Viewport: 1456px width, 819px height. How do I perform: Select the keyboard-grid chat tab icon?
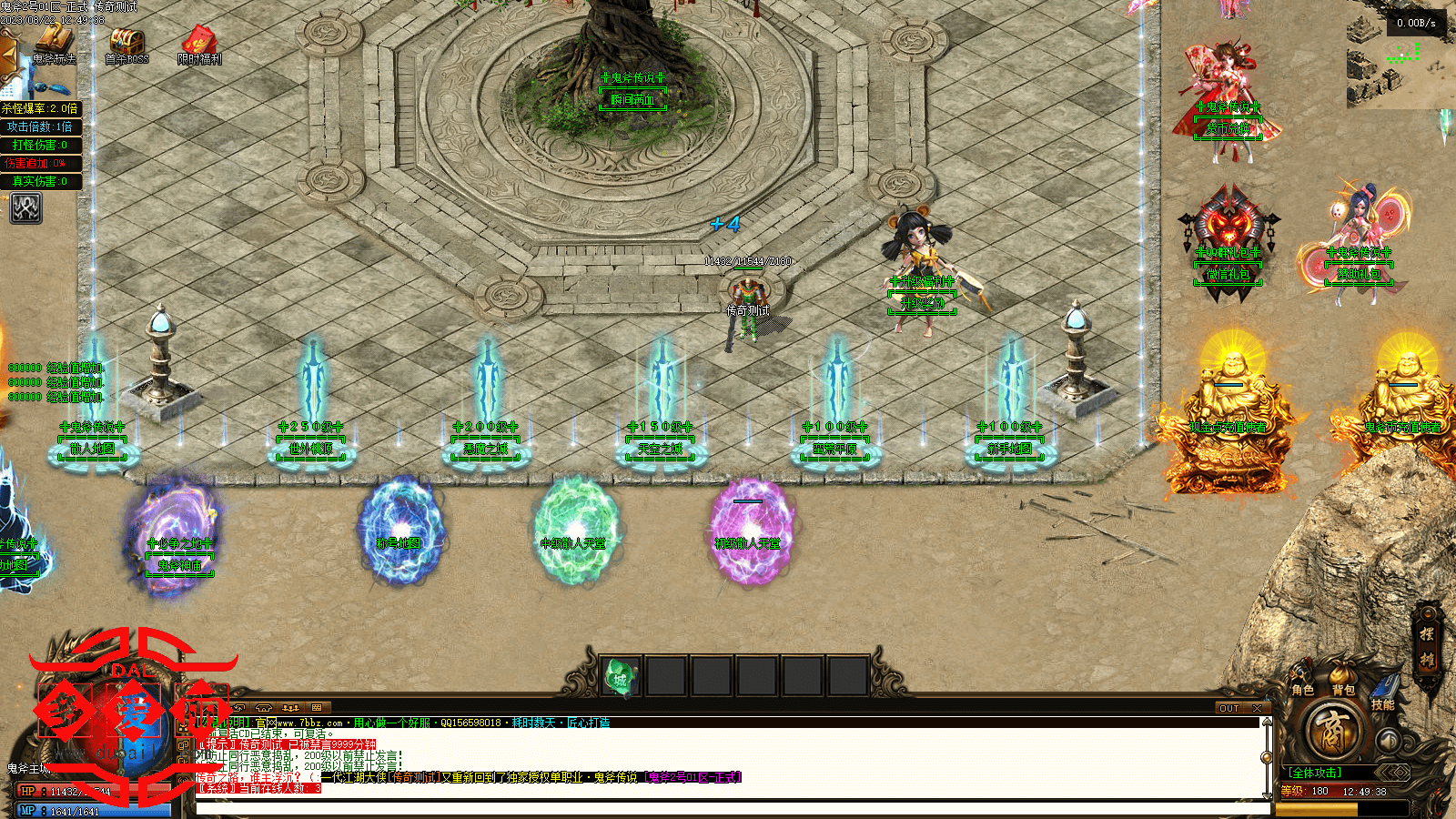pos(317,707)
